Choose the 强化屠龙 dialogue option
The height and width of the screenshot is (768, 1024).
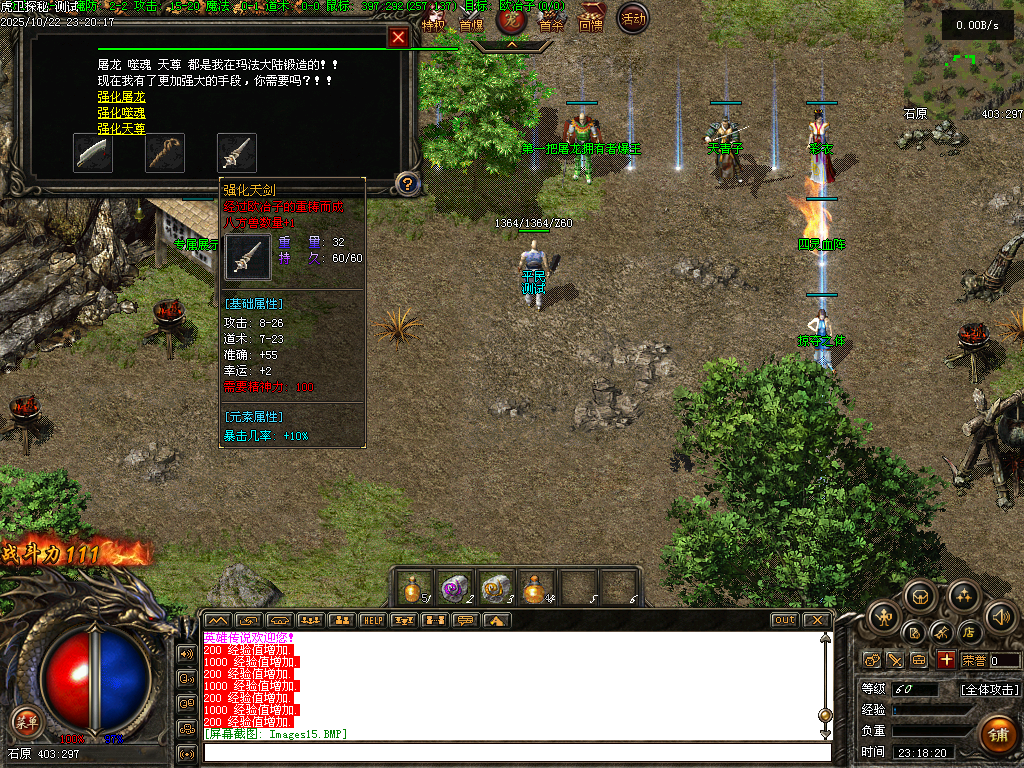click(x=121, y=97)
